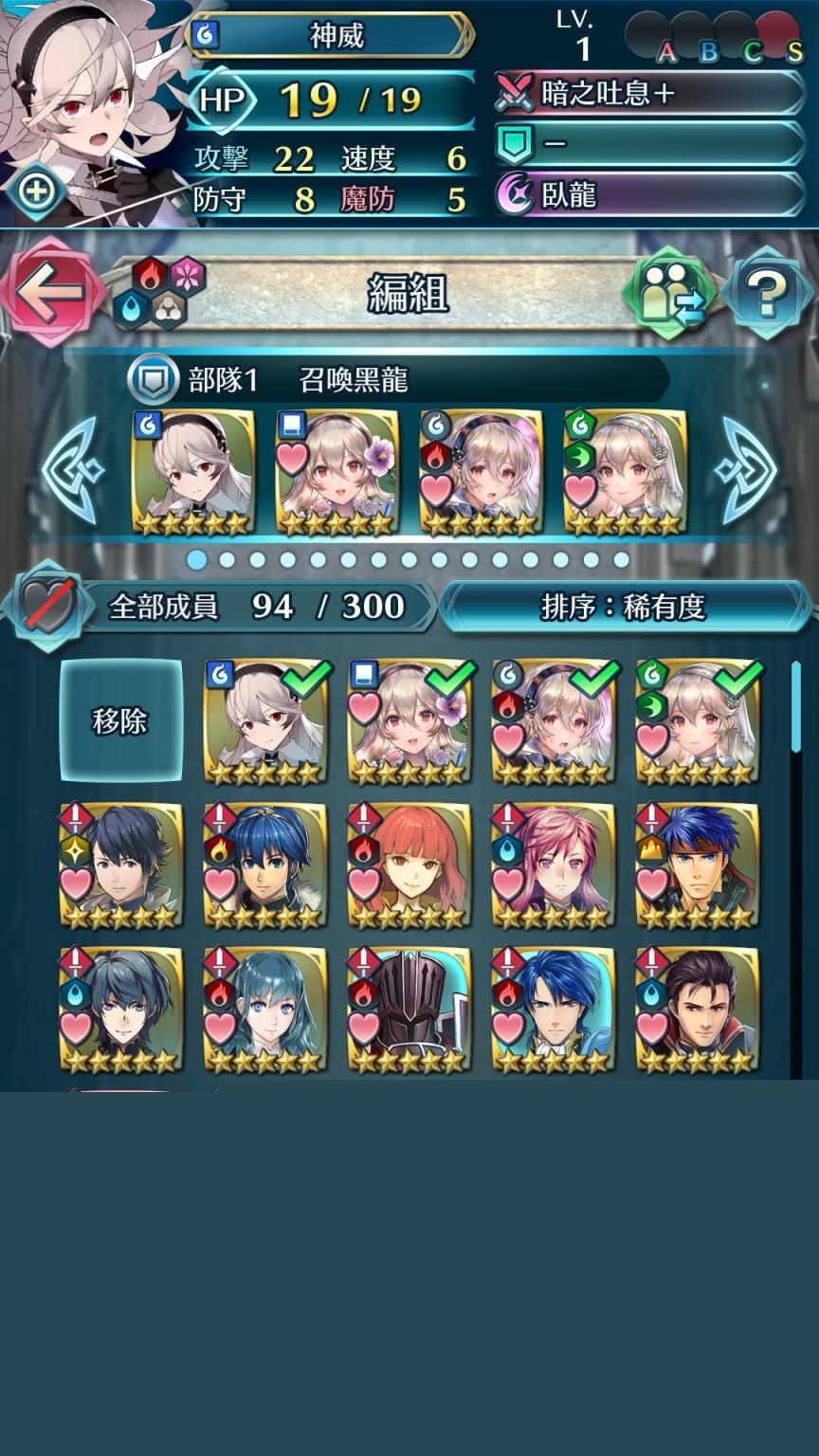Choose the red-haired sword hero in the roster
819x1456 pixels.
click(409, 864)
